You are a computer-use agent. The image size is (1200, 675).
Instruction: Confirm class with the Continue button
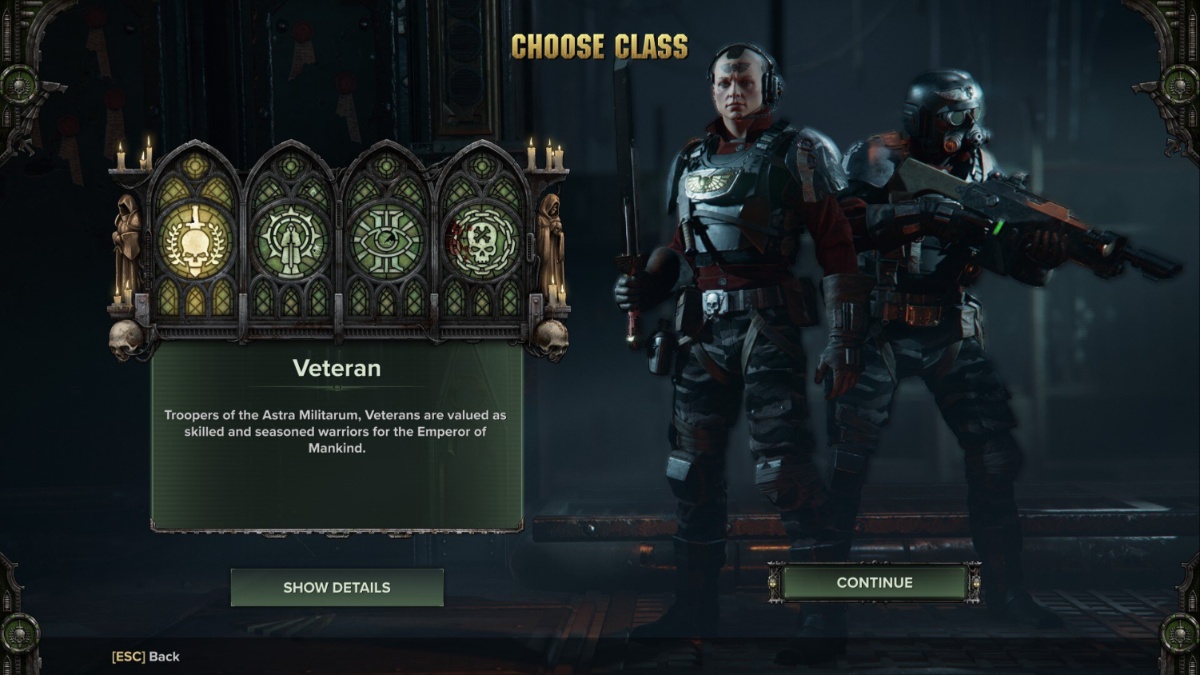pos(874,582)
